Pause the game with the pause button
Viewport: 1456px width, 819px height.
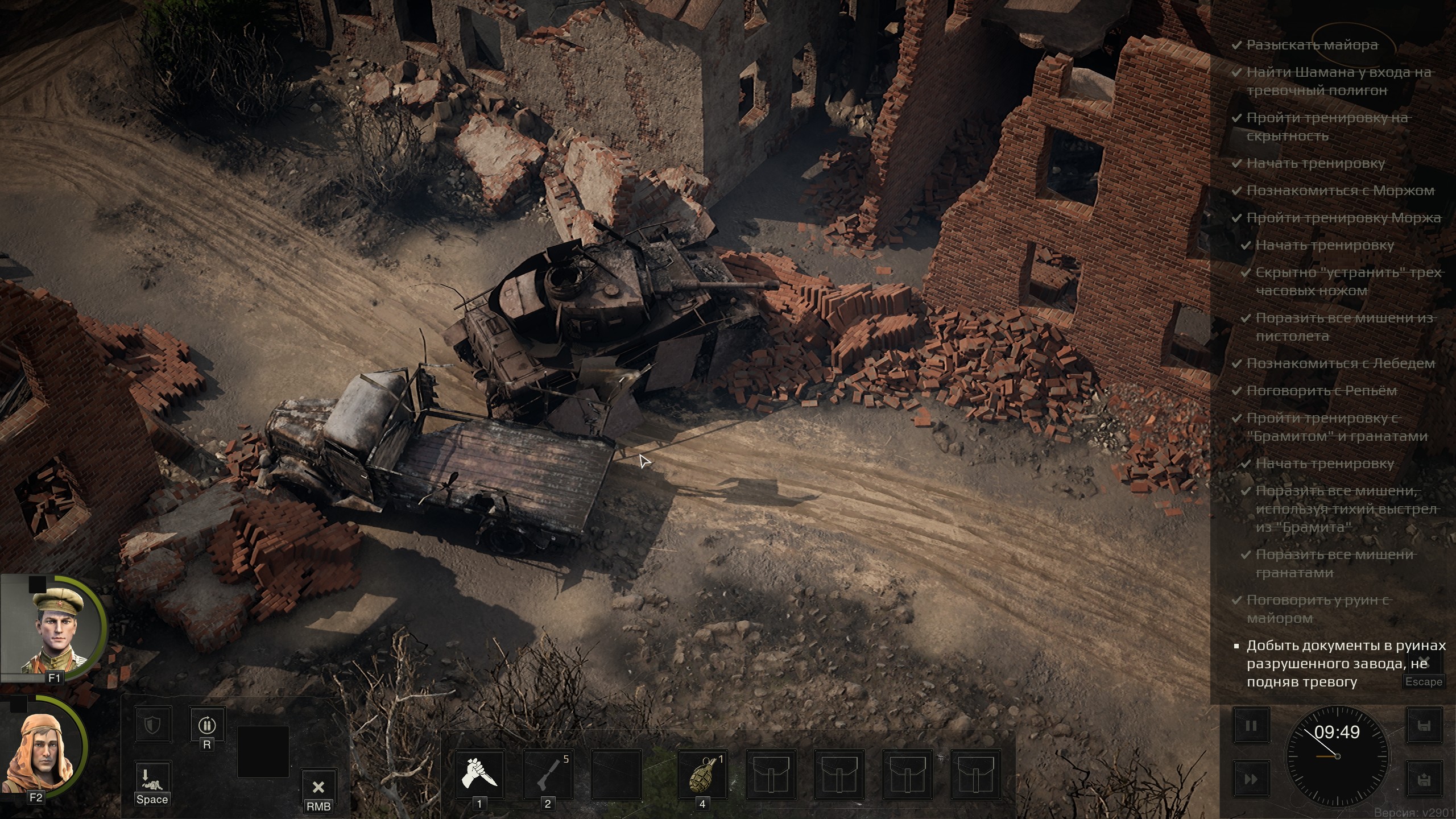[x=1251, y=726]
